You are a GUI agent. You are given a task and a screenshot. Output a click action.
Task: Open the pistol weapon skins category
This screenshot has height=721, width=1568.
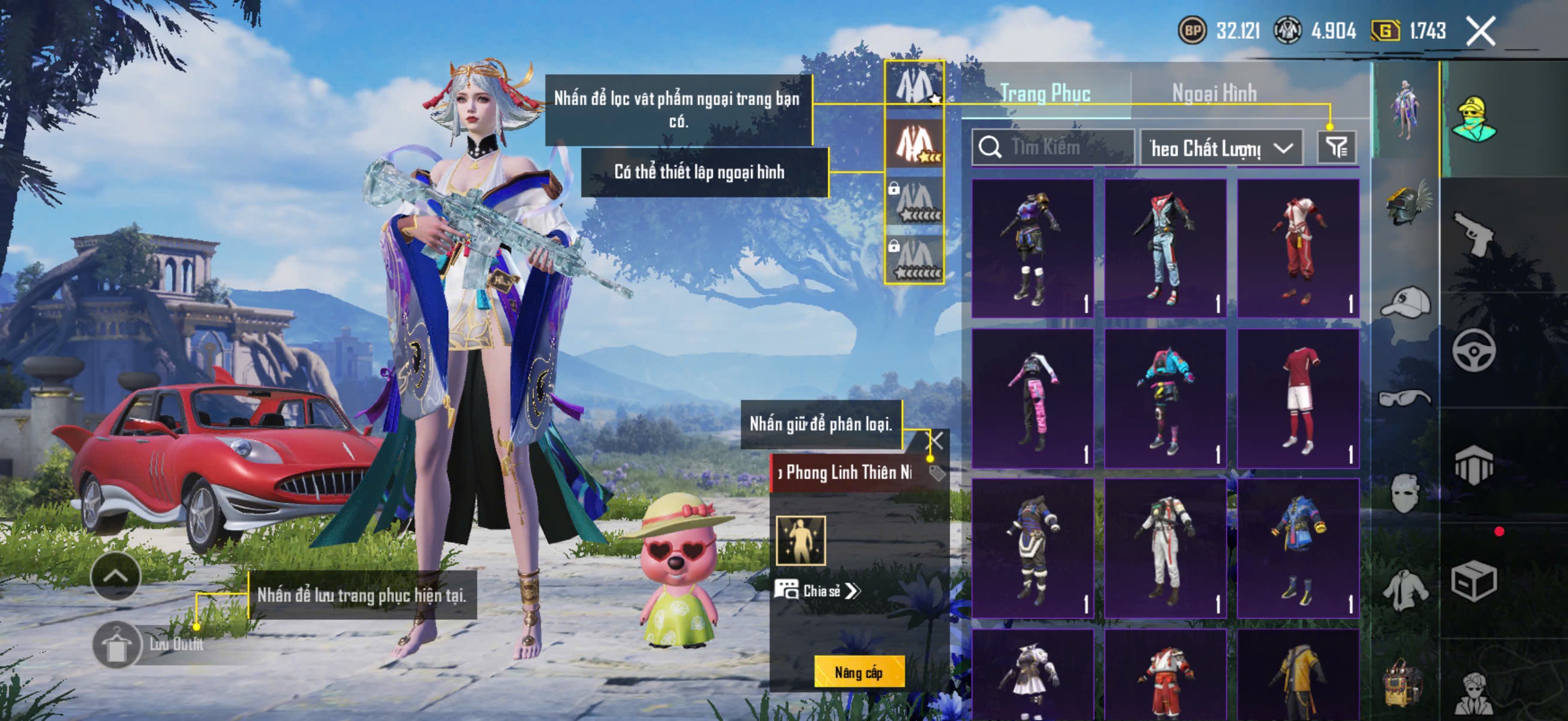[x=1474, y=234]
